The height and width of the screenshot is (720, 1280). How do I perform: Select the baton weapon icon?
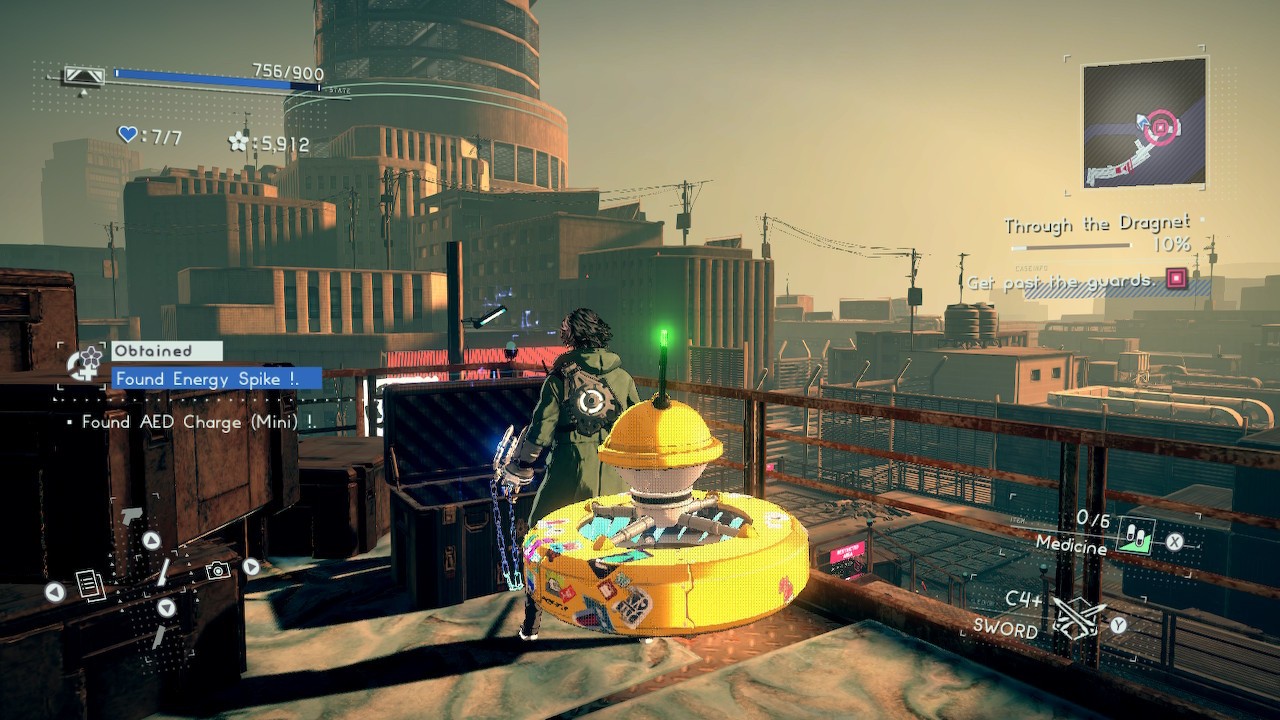pyautogui.click(x=162, y=572)
